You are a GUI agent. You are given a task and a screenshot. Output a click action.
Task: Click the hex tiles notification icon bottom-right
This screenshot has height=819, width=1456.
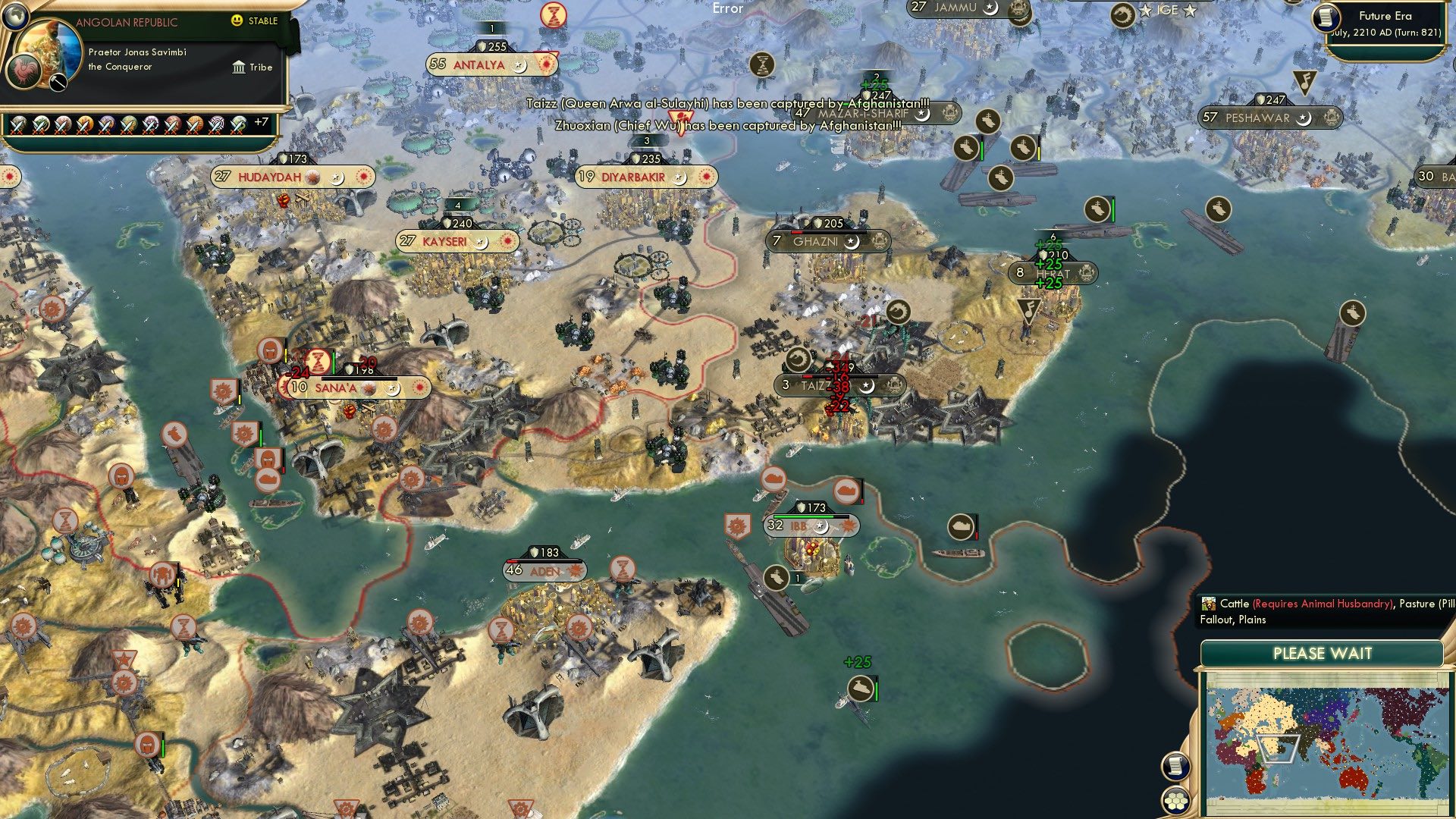[1175, 801]
